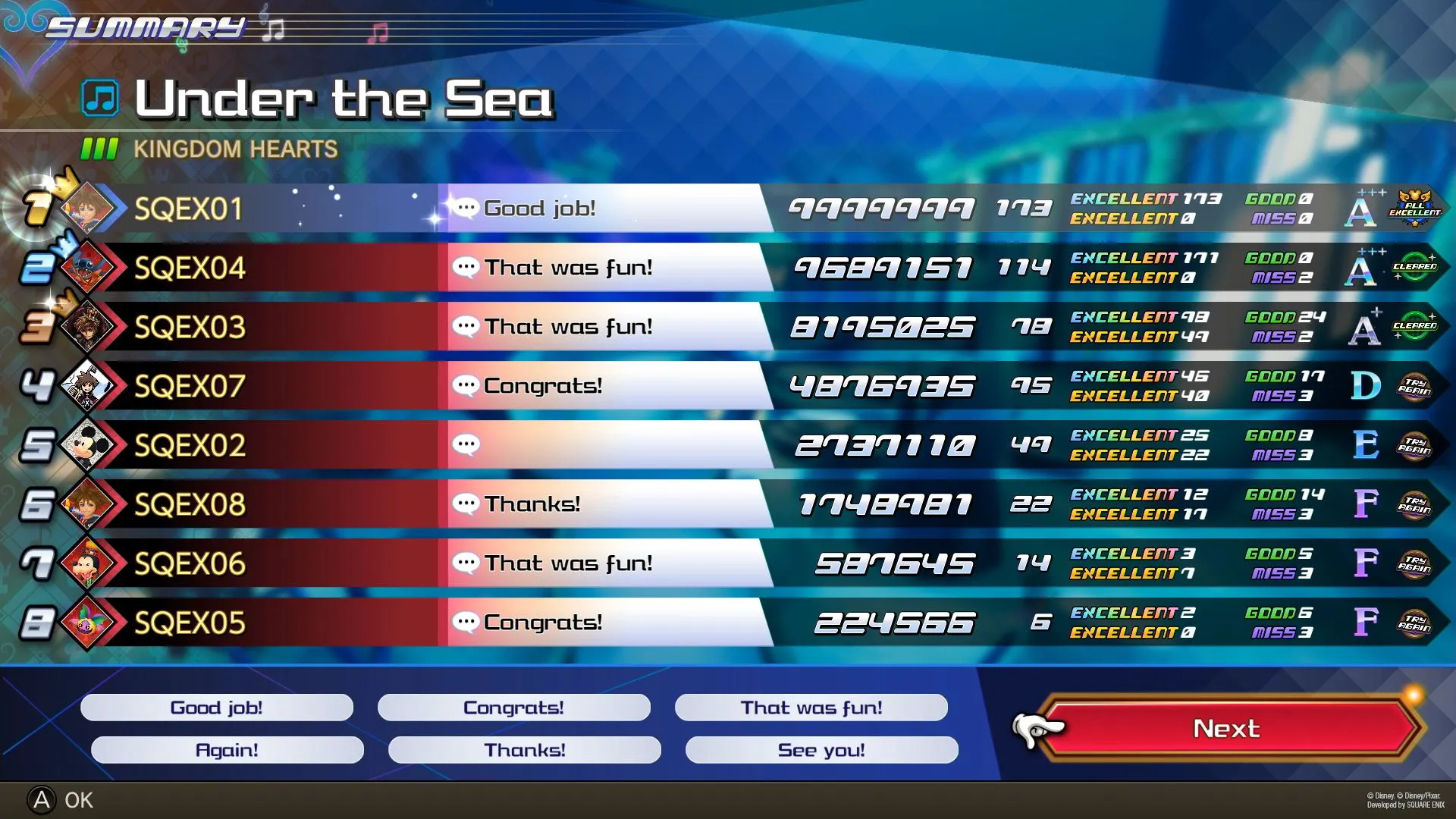Screen dimensions: 1456x819
Task: Send the 'Again!' quick message
Action: point(227,750)
